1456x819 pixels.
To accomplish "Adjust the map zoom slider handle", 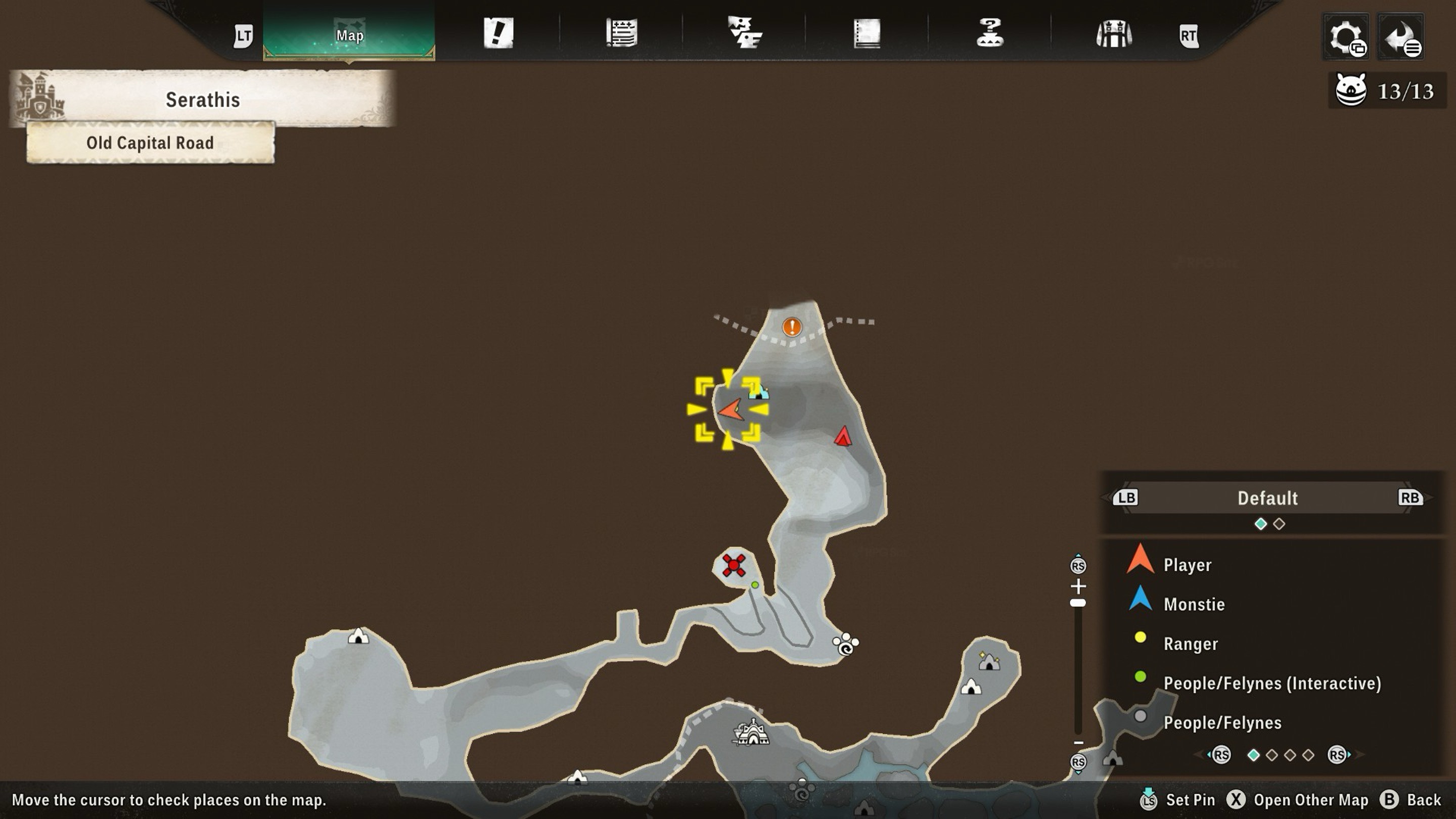I will coord(1078,603).
